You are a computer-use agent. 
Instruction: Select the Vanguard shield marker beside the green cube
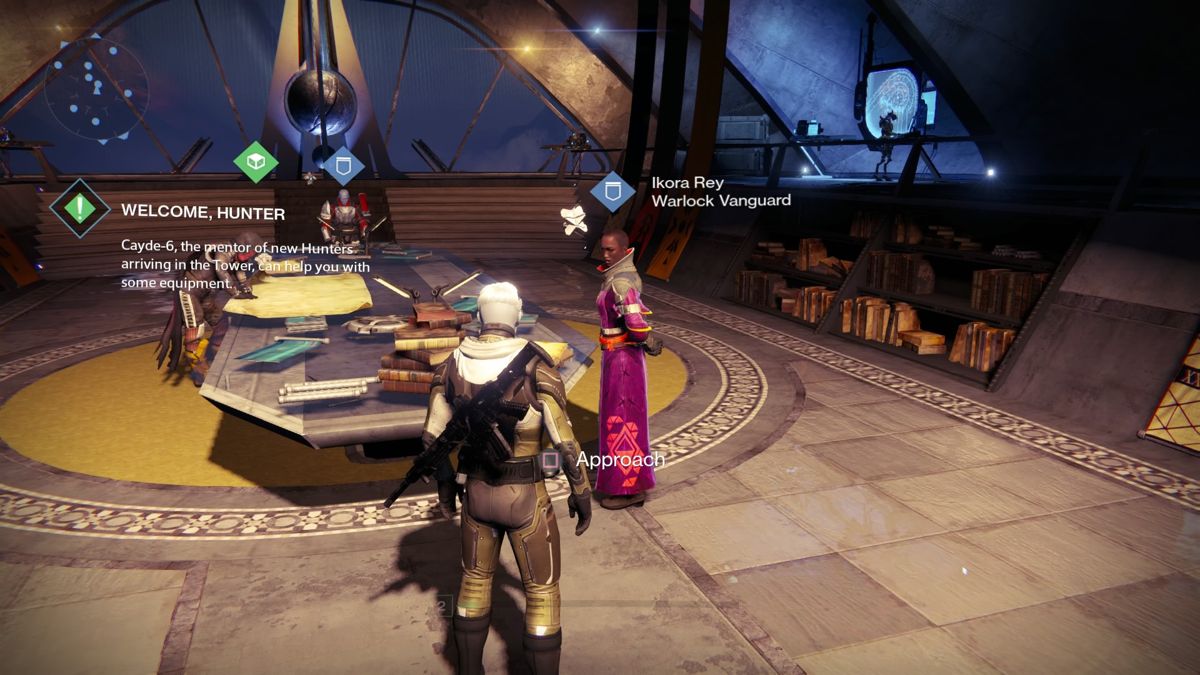343,163
